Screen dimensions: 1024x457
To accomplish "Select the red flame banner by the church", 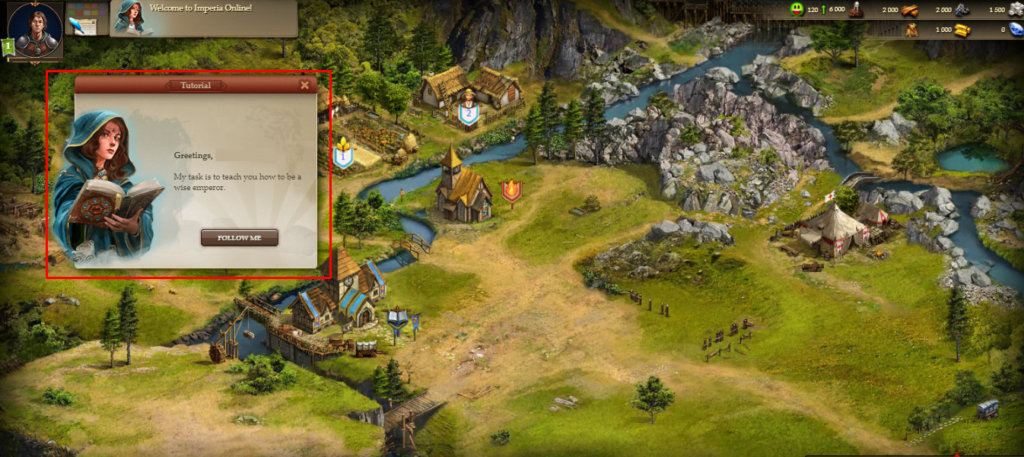I will tap(511, 190).
